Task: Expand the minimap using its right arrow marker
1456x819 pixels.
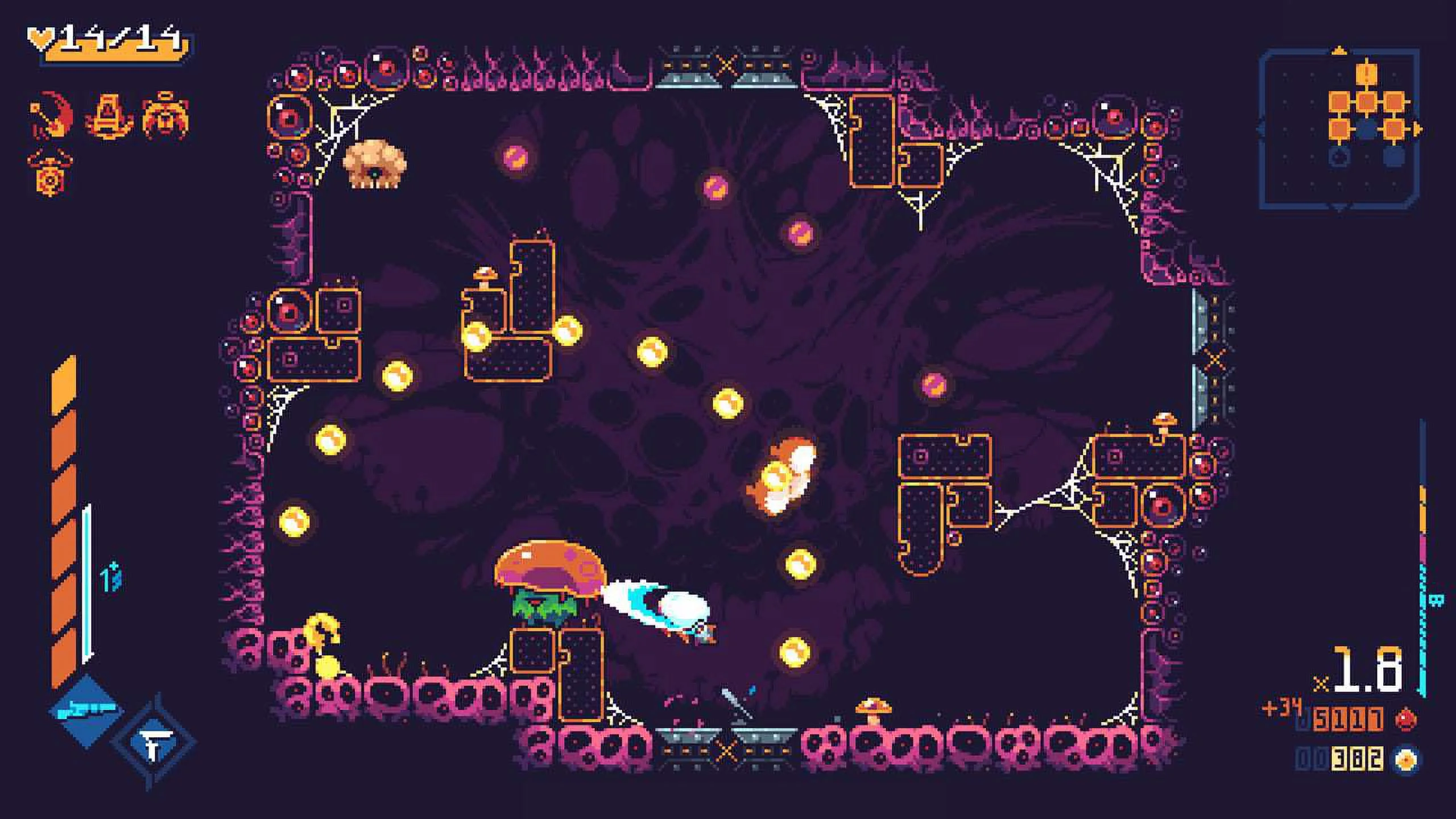Action: pyautogui.click(x=1417, y=128)
